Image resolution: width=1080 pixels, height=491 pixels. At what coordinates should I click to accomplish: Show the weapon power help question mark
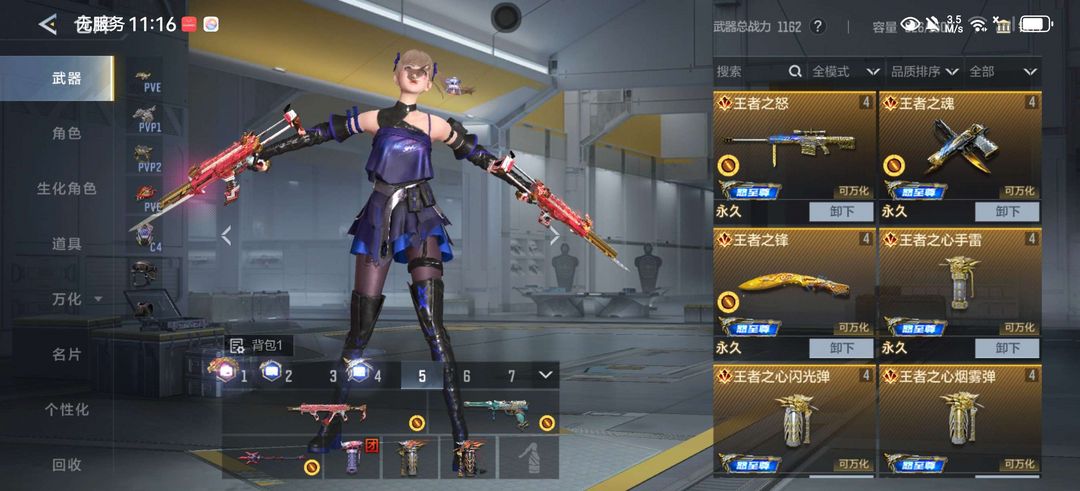(819, 26)
